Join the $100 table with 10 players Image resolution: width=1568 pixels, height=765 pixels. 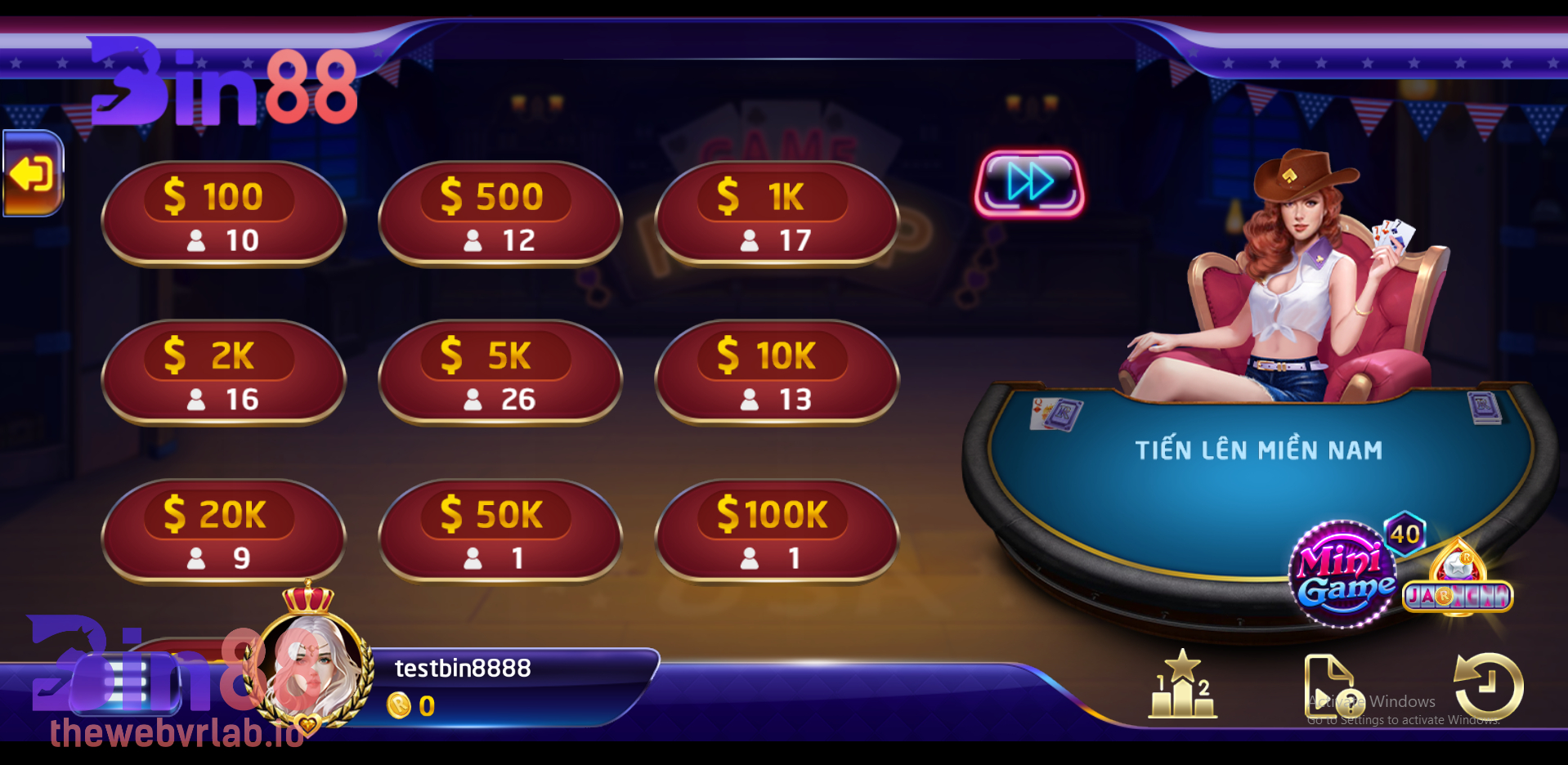point(223,215)
